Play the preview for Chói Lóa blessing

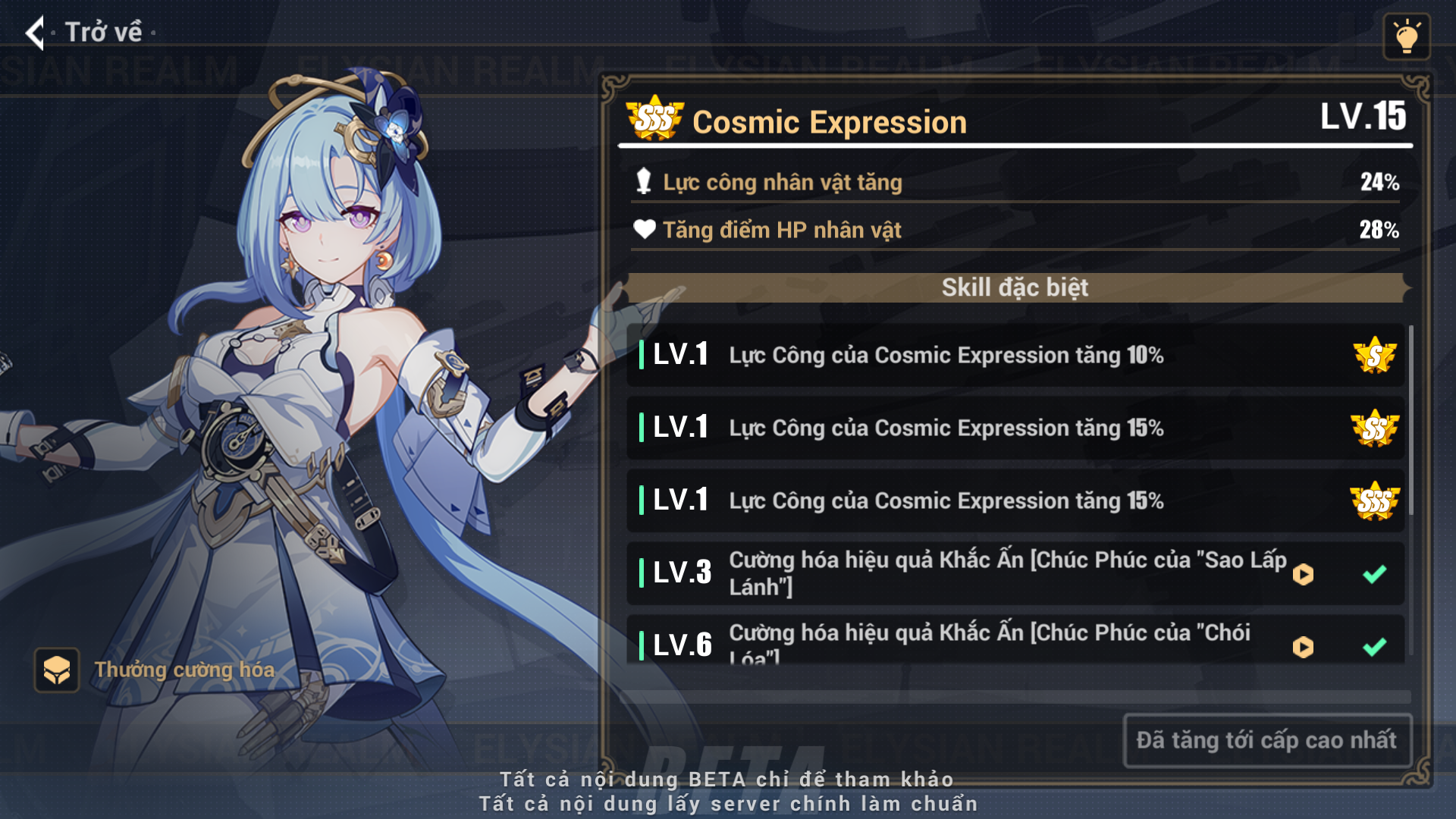[1303, 648]
